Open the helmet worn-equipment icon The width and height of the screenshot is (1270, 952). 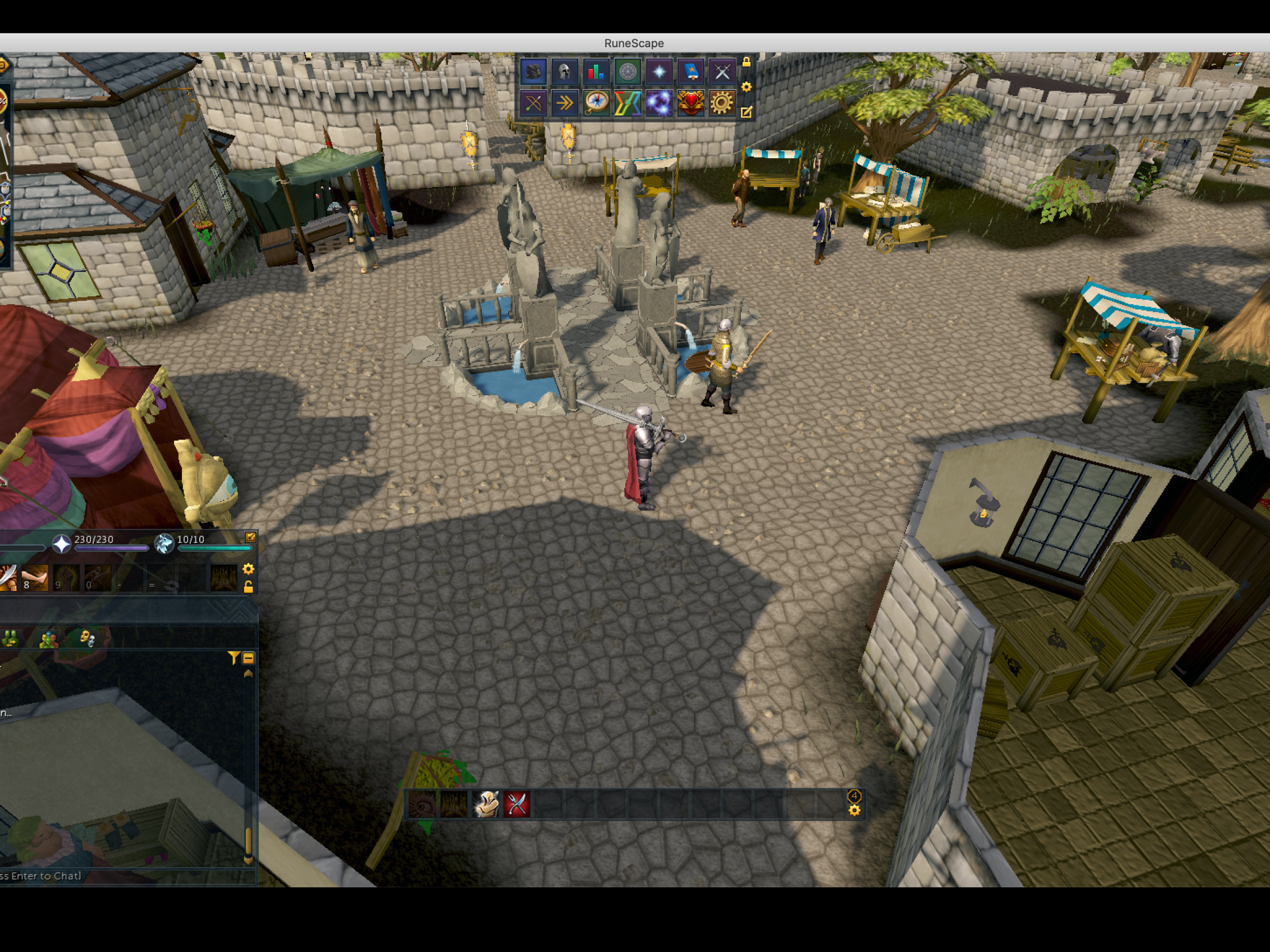click(564, 72)
